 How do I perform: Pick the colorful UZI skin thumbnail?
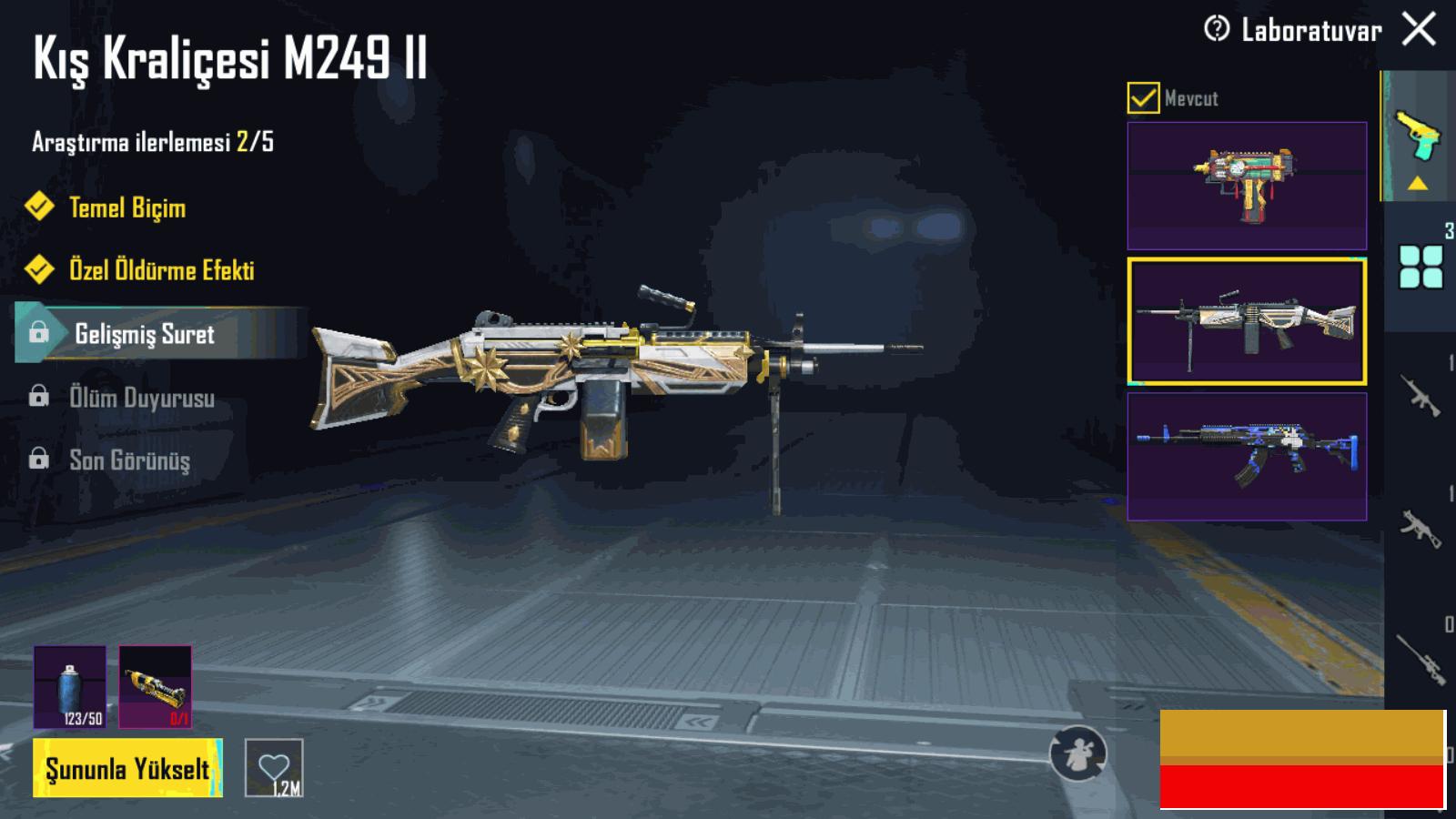click(x=1247, y=187)
